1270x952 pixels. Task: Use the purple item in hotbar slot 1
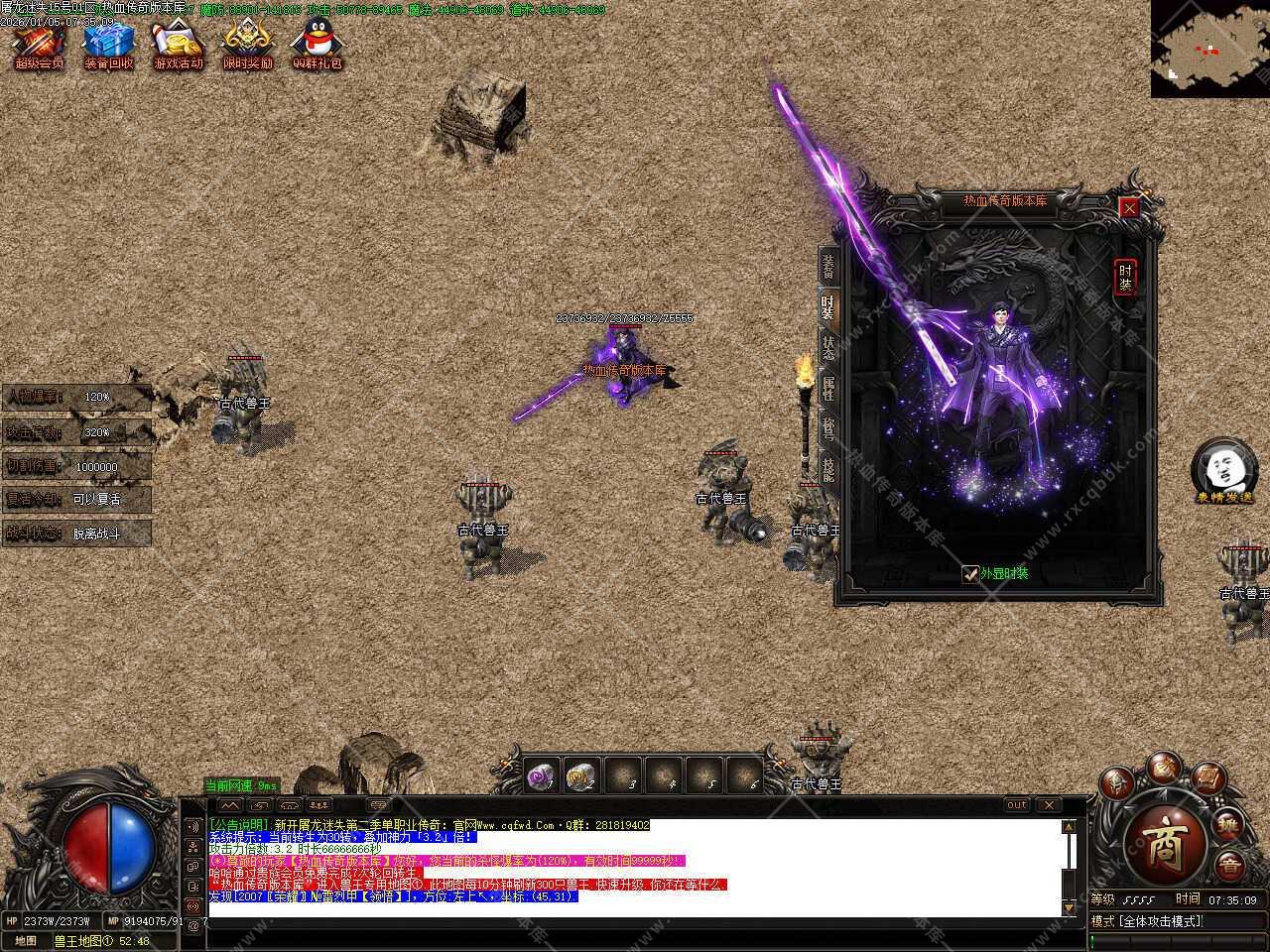click(543, 776)
